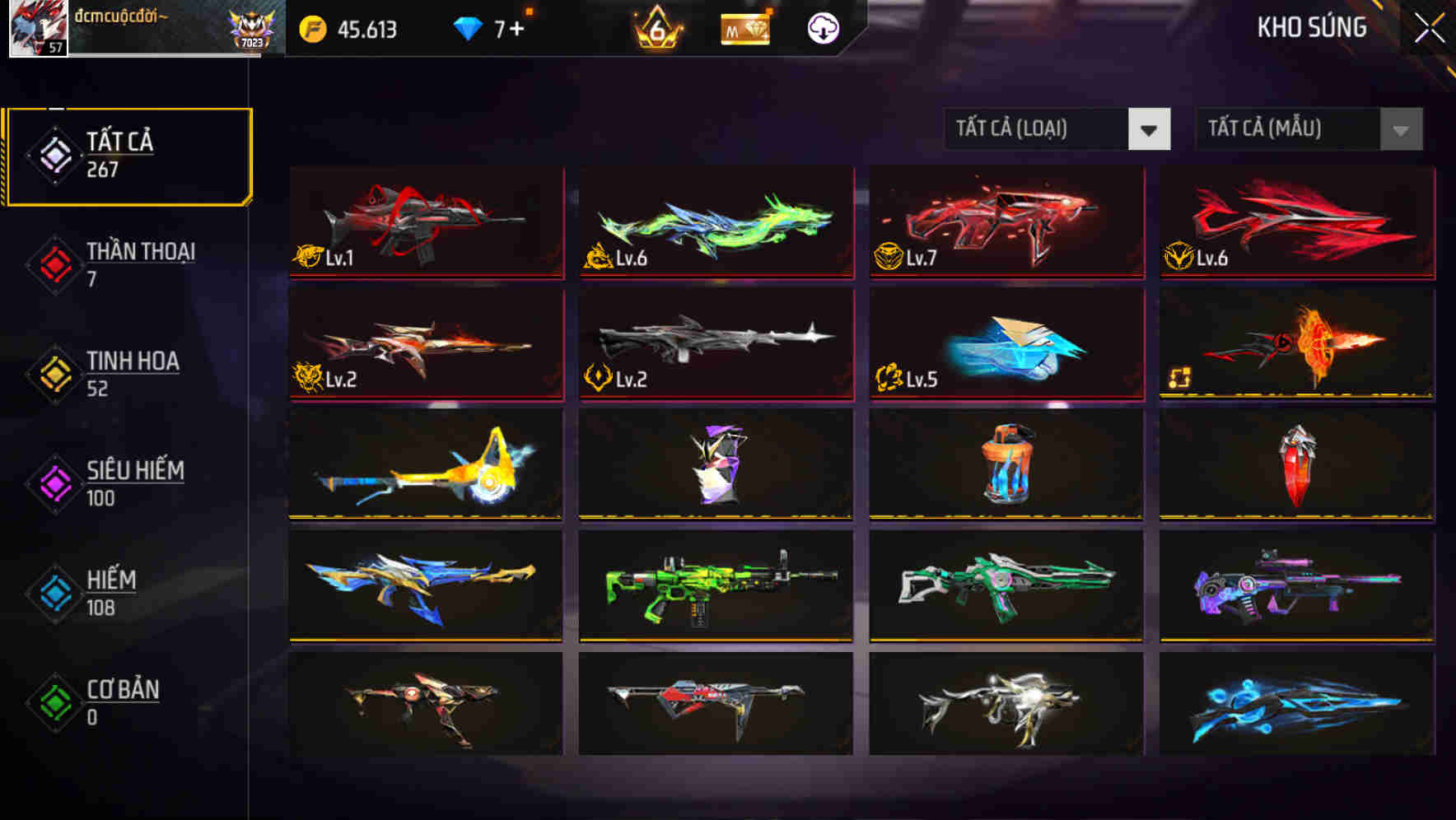Open the Tất Cả (Loại) dropdown
The image size is (1456, 820).
point(1036,129)
